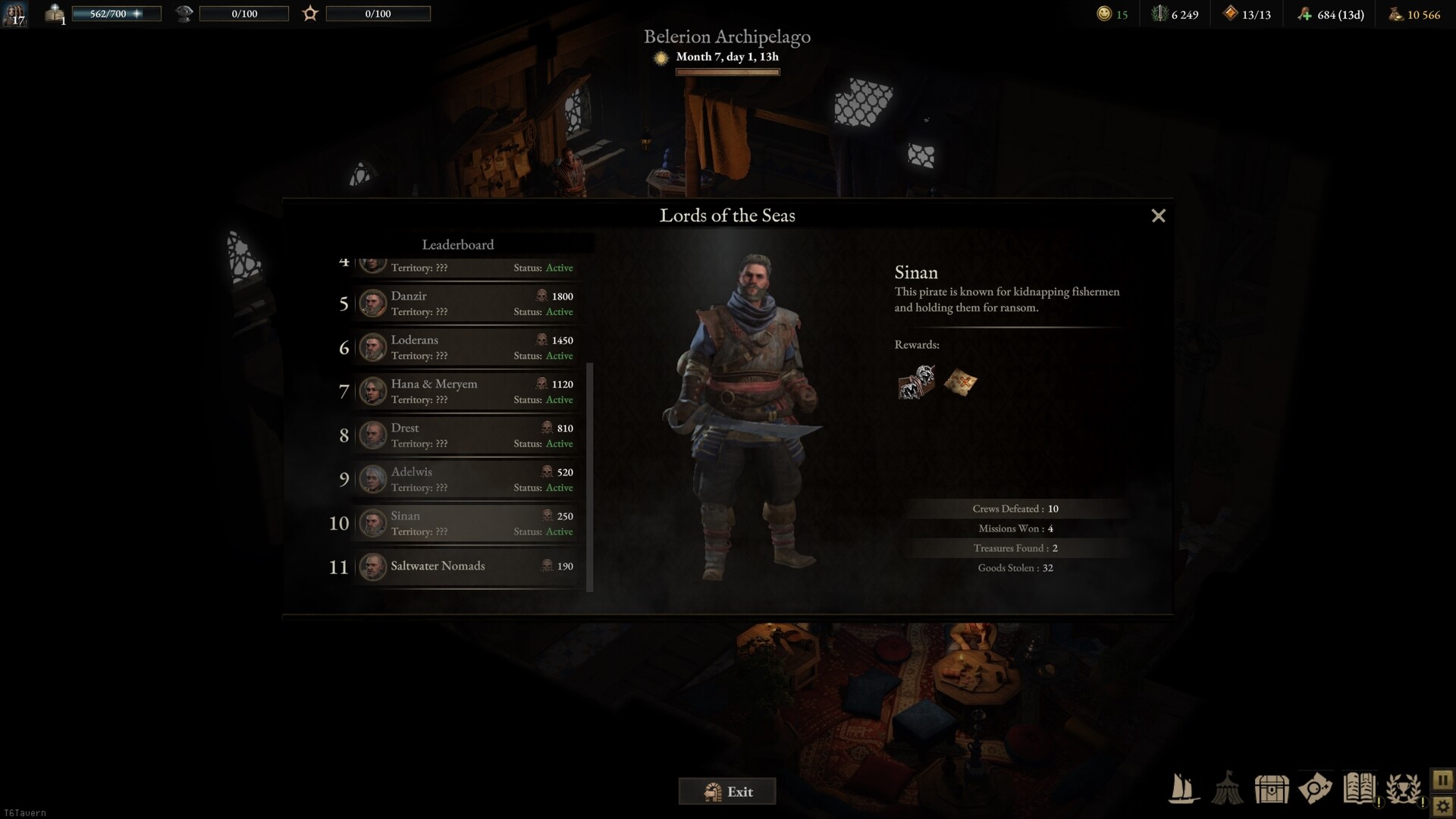Click the character portrait top-left

[15, 14]
